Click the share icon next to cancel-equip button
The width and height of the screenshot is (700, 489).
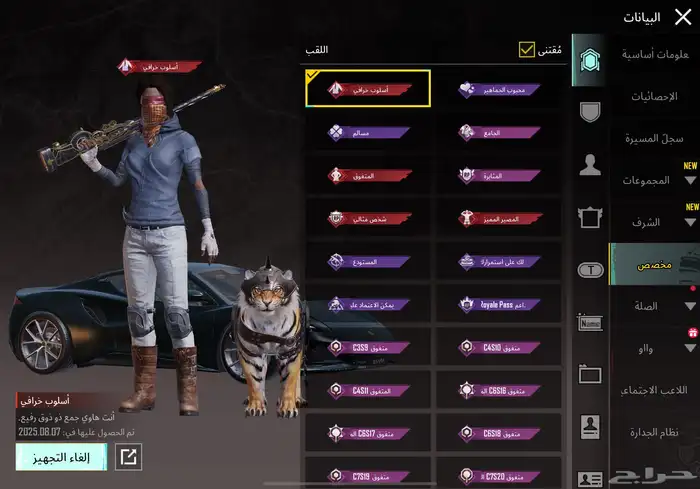128,457
